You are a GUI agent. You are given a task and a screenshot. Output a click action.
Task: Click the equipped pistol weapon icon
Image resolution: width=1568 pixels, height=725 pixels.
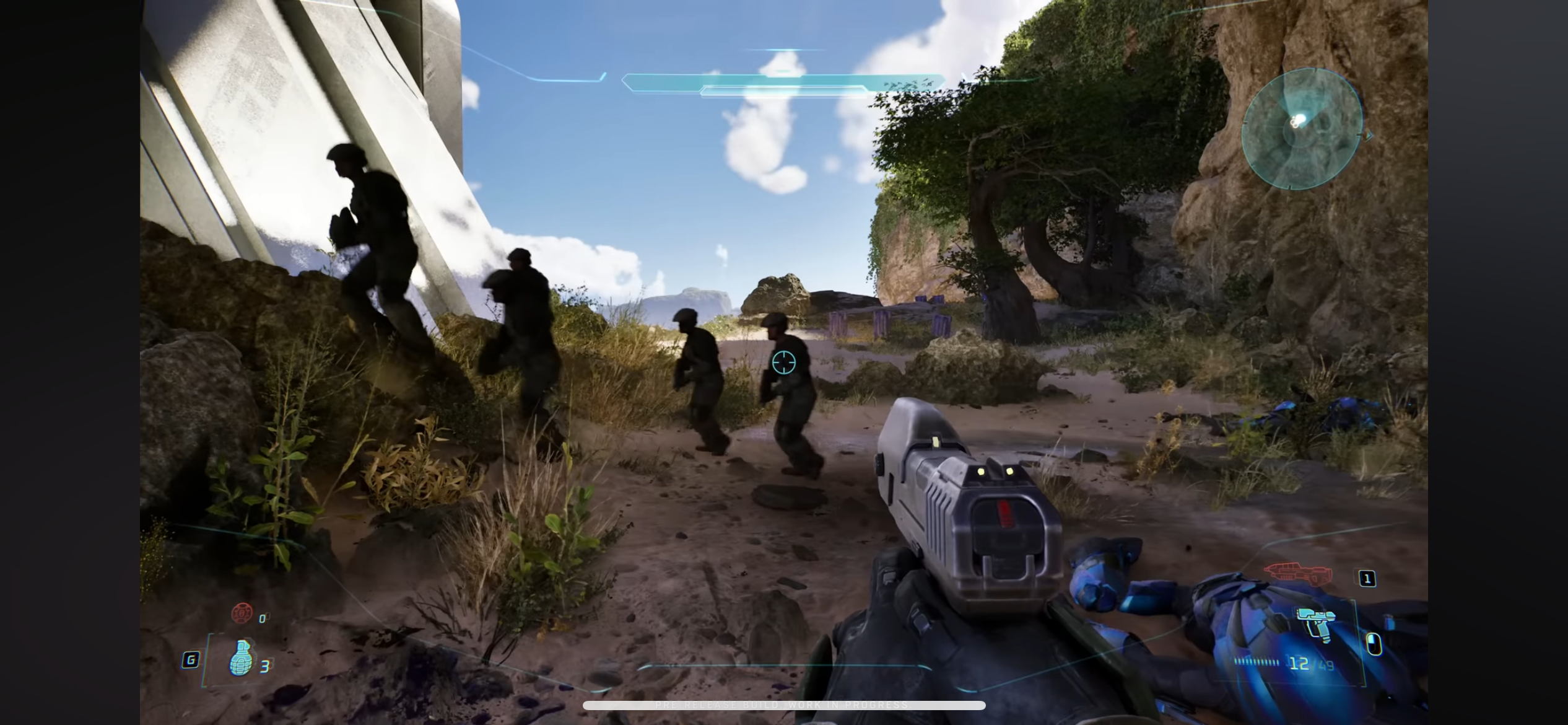pos(1317,624)
